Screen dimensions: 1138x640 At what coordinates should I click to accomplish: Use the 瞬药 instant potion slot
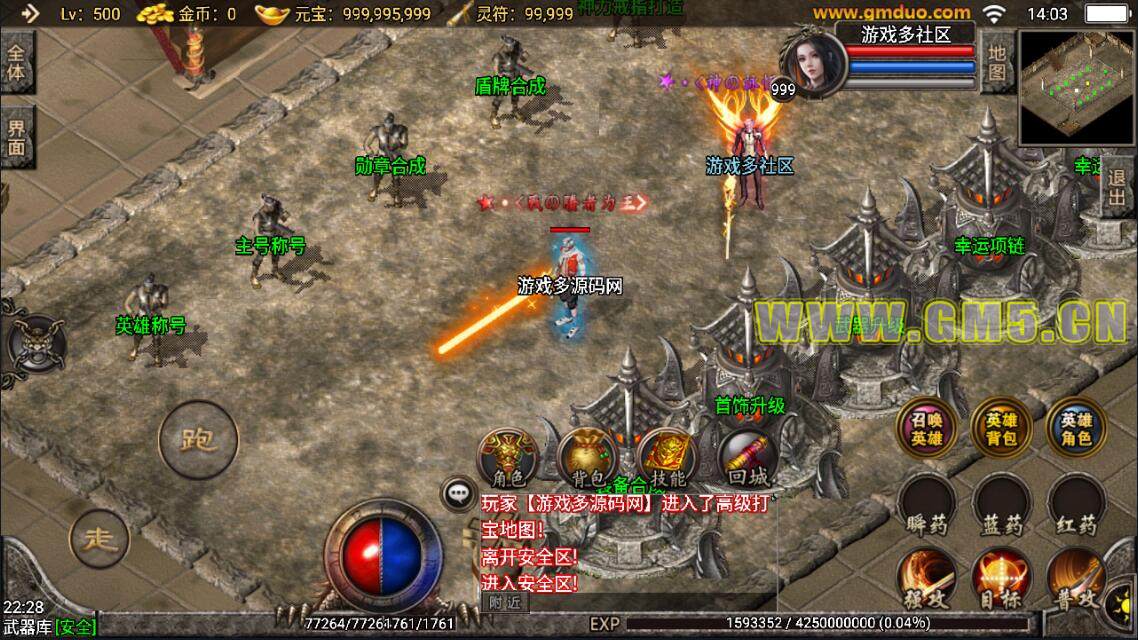point(927,506)
